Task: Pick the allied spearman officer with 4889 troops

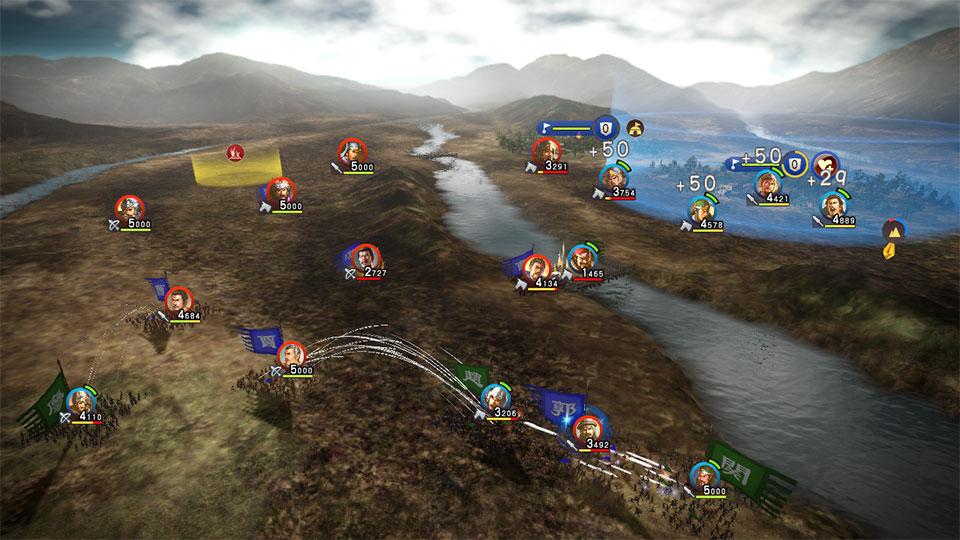Action: tap(833, 205)
